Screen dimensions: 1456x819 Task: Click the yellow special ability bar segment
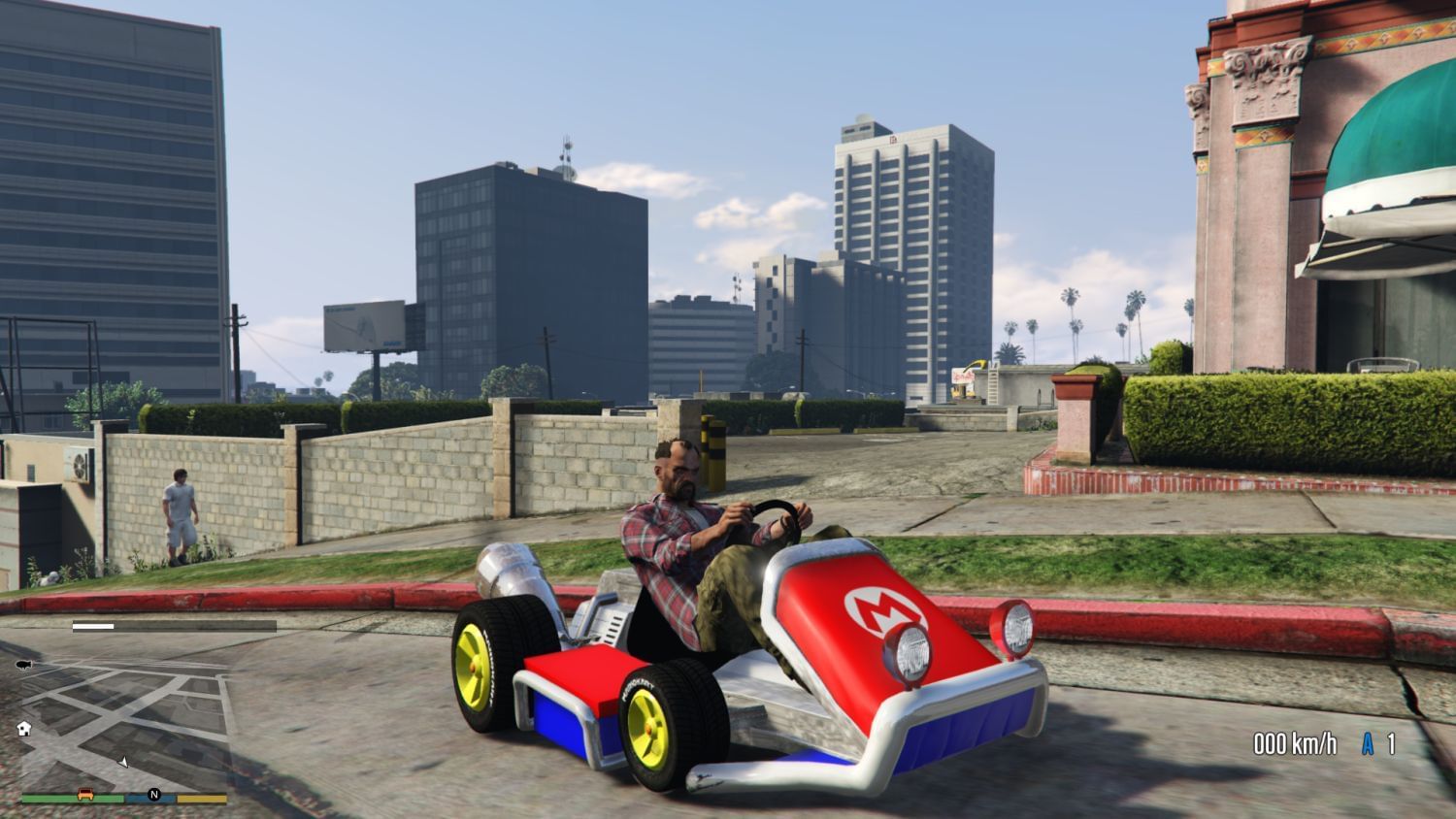[199, 798]
